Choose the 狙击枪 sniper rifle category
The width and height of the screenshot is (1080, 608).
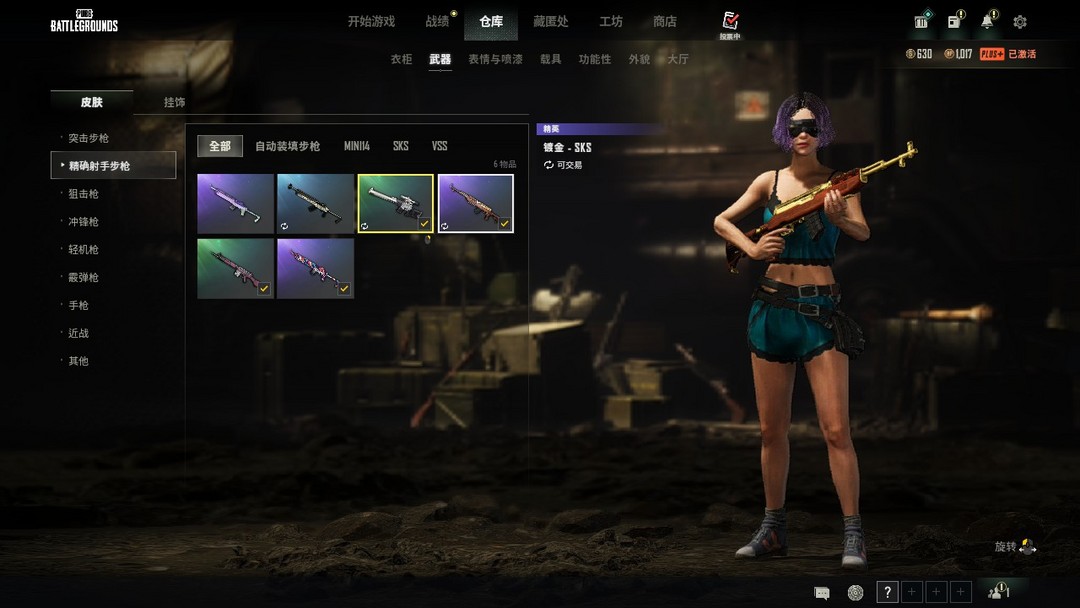(x=84, y=194)
